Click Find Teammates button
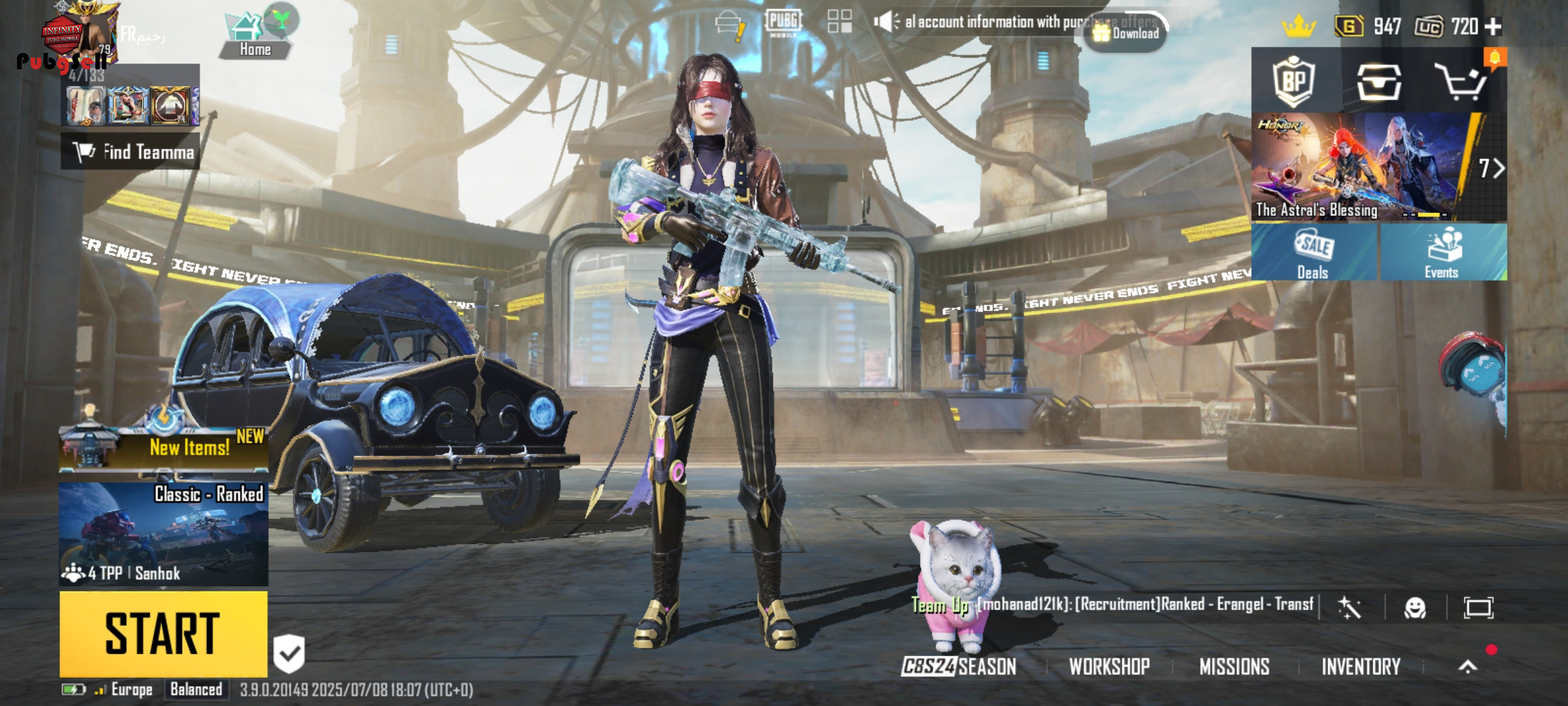This screenshot has height=706, width=1568. (x=131, y=152)
